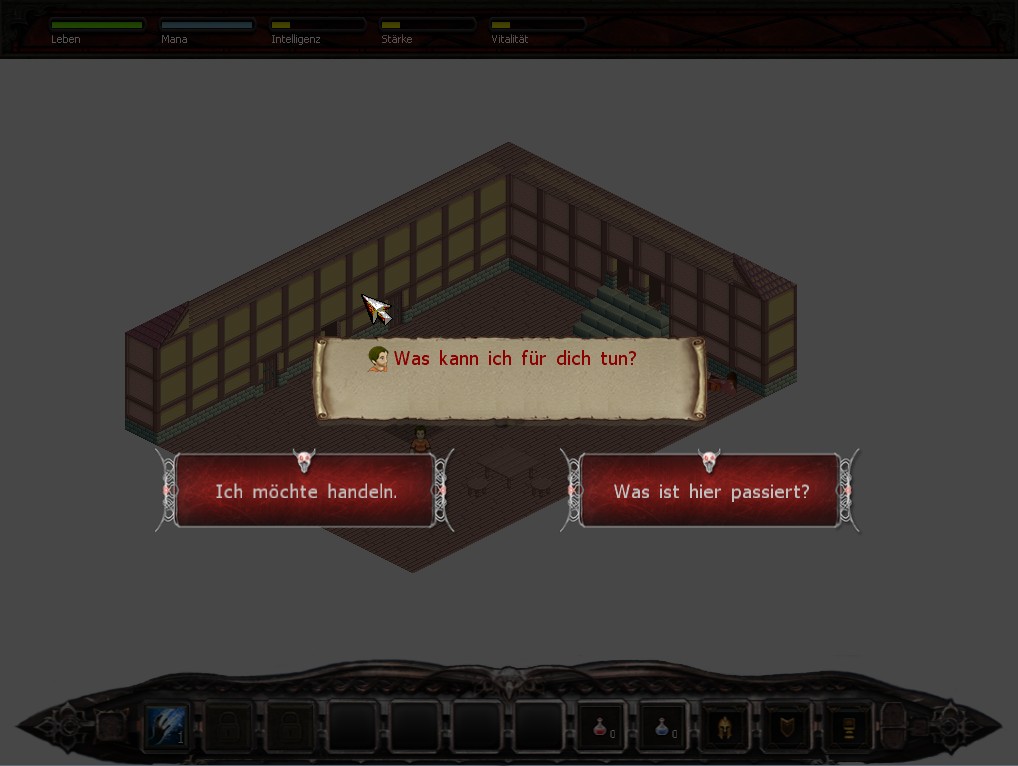Ask "Was ist hier passiert?"
This screenshot has width=1018, height=766.
(x=710, y=491)
